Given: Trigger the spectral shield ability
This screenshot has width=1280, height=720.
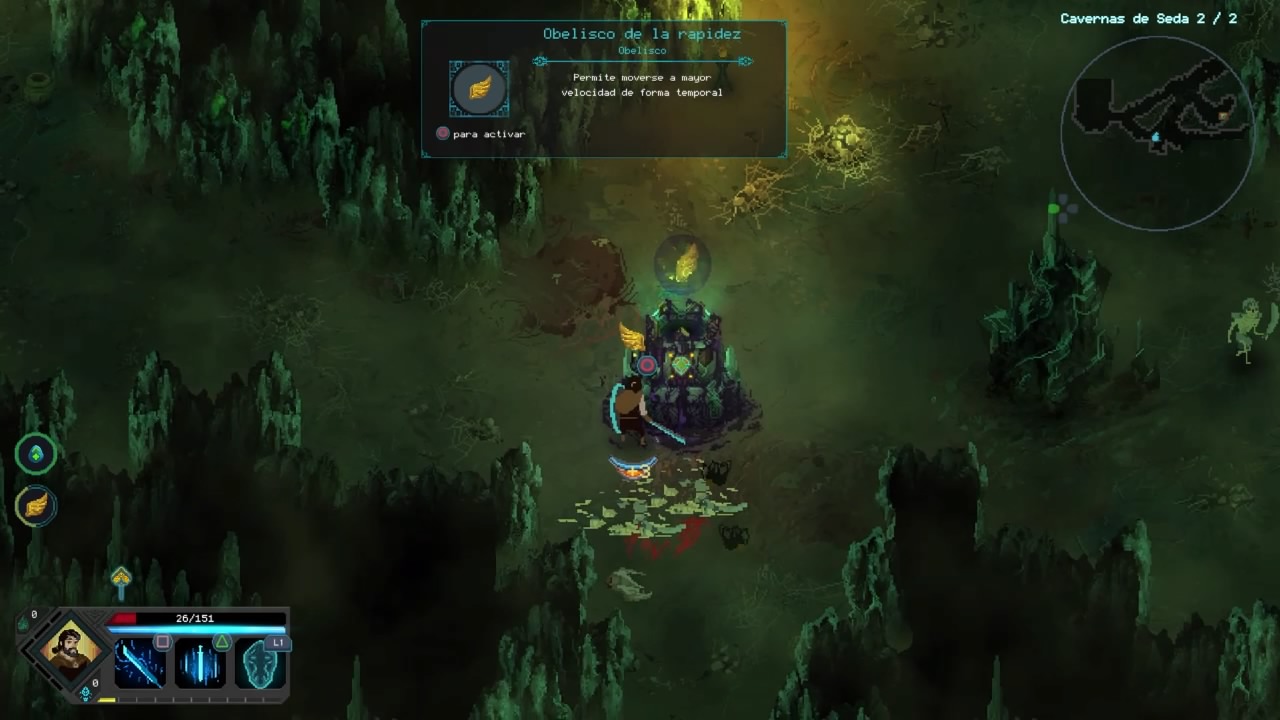Looking at the screenshot, I should tap(260, 663).
